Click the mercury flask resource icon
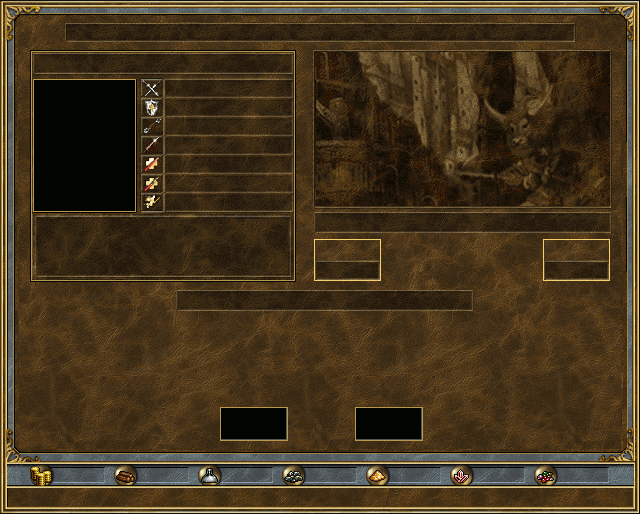This screenshot has width=640, height=514. pyautogui.click(x=209, y=476)
